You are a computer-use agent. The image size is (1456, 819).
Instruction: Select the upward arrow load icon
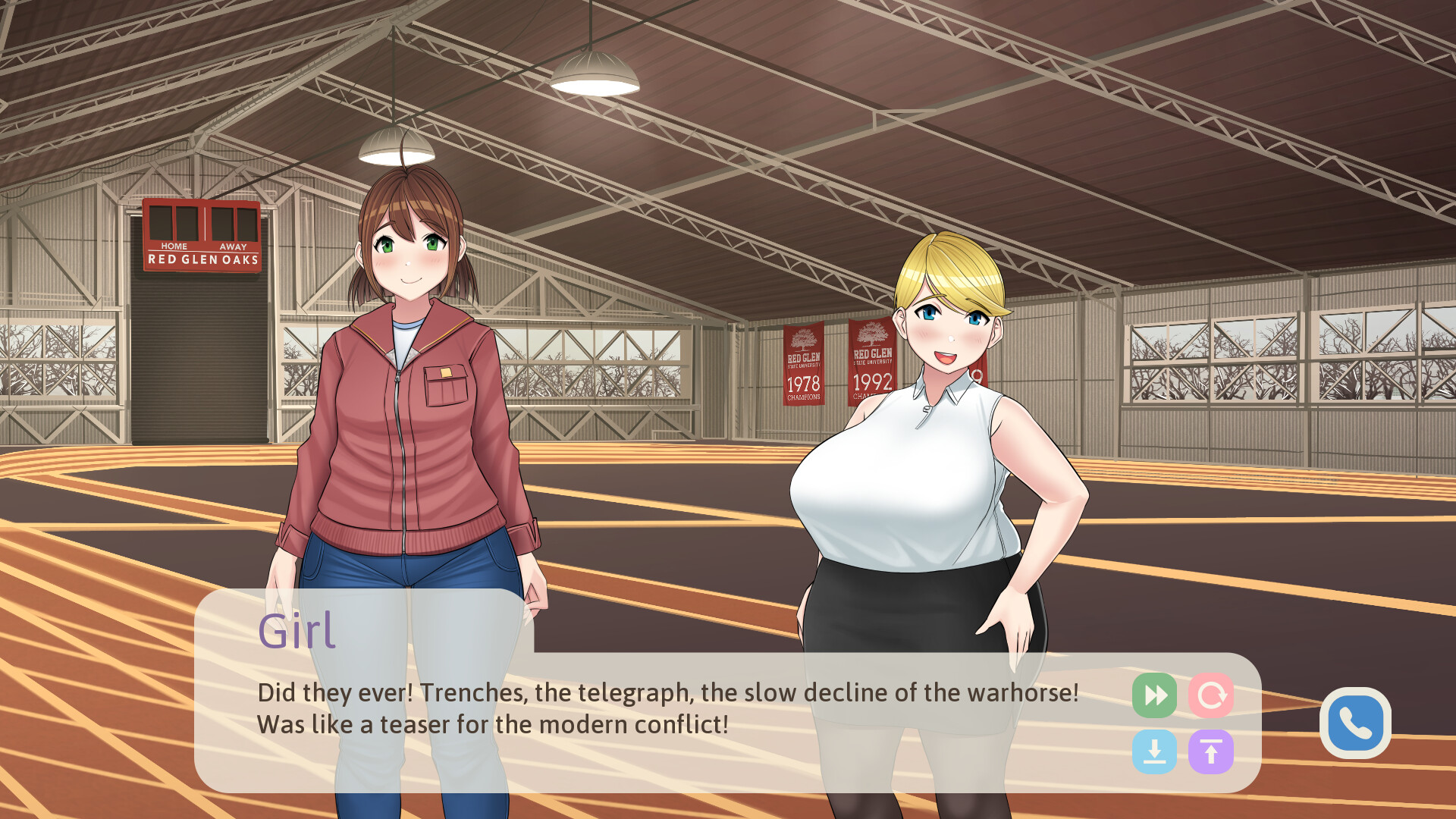1212,752
